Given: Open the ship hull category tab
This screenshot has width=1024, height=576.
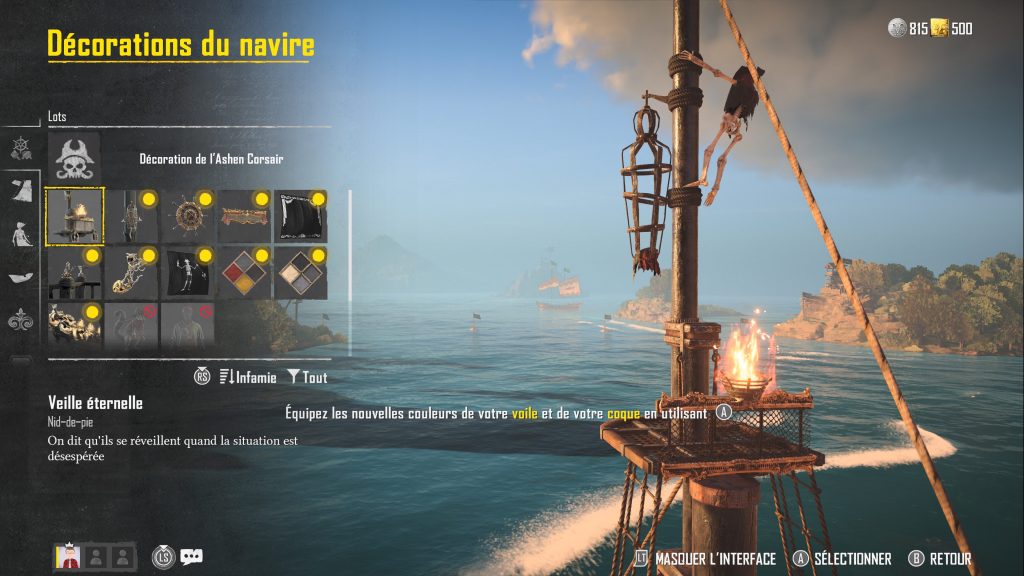Looking at the screenshot, I should (20, 279).
